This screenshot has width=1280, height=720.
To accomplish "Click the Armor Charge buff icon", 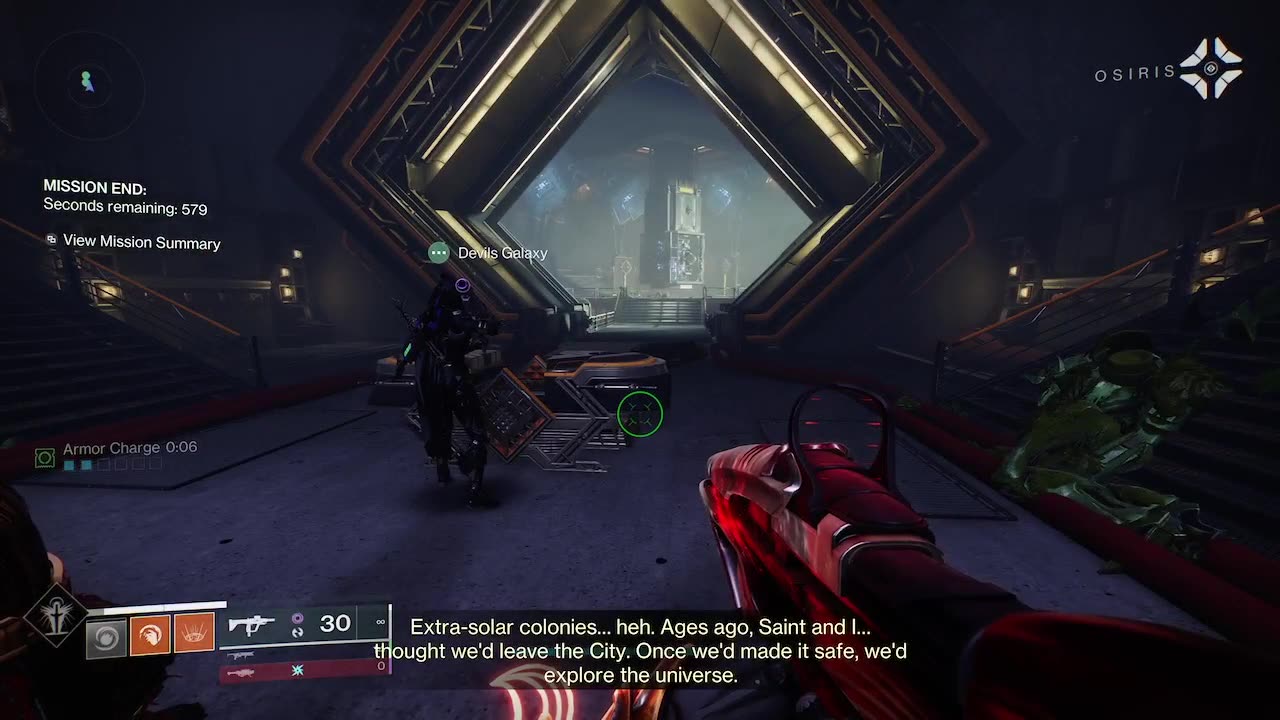I will (44, 457).
